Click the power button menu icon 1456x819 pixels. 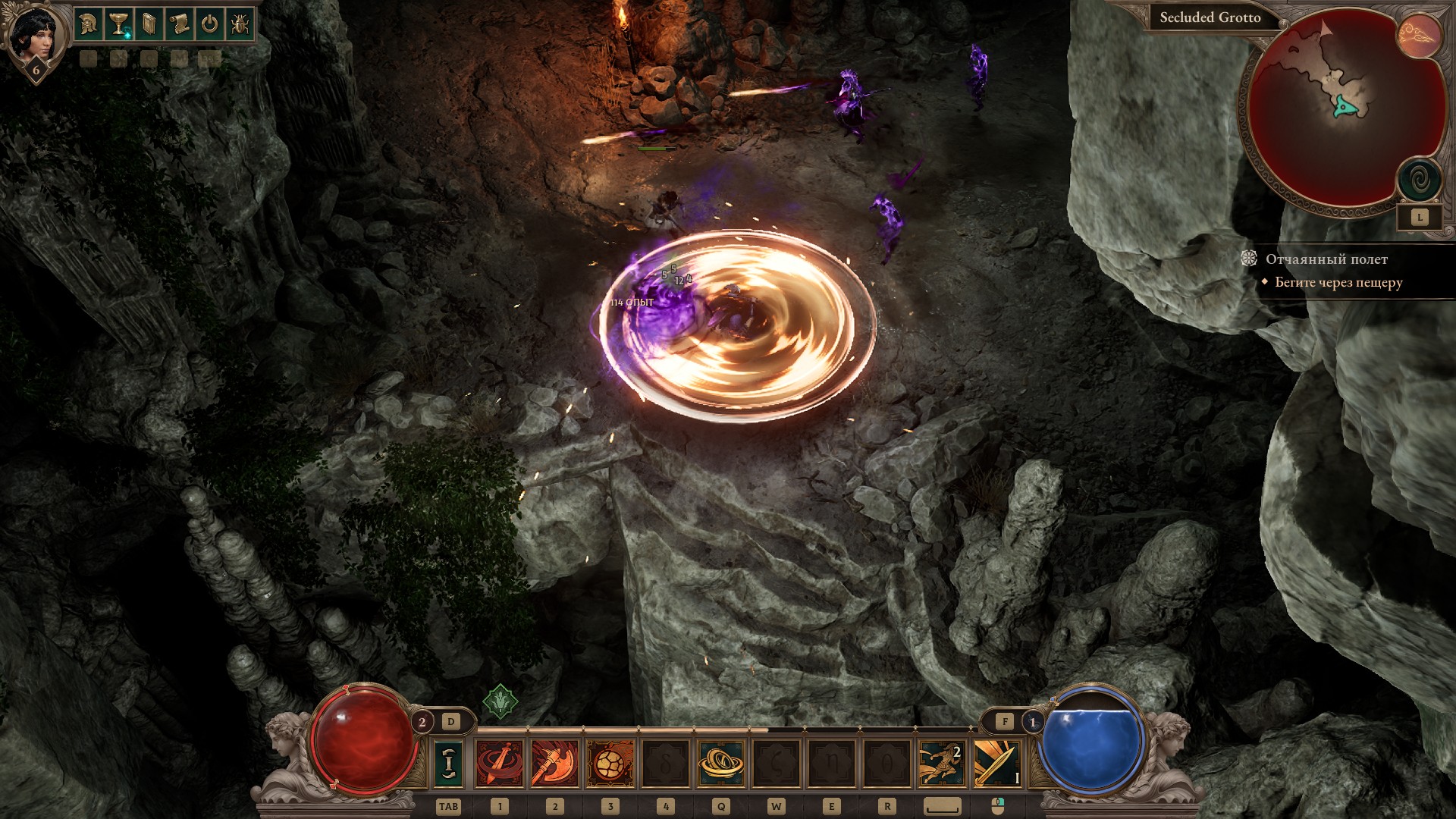[x=209, y=24]
